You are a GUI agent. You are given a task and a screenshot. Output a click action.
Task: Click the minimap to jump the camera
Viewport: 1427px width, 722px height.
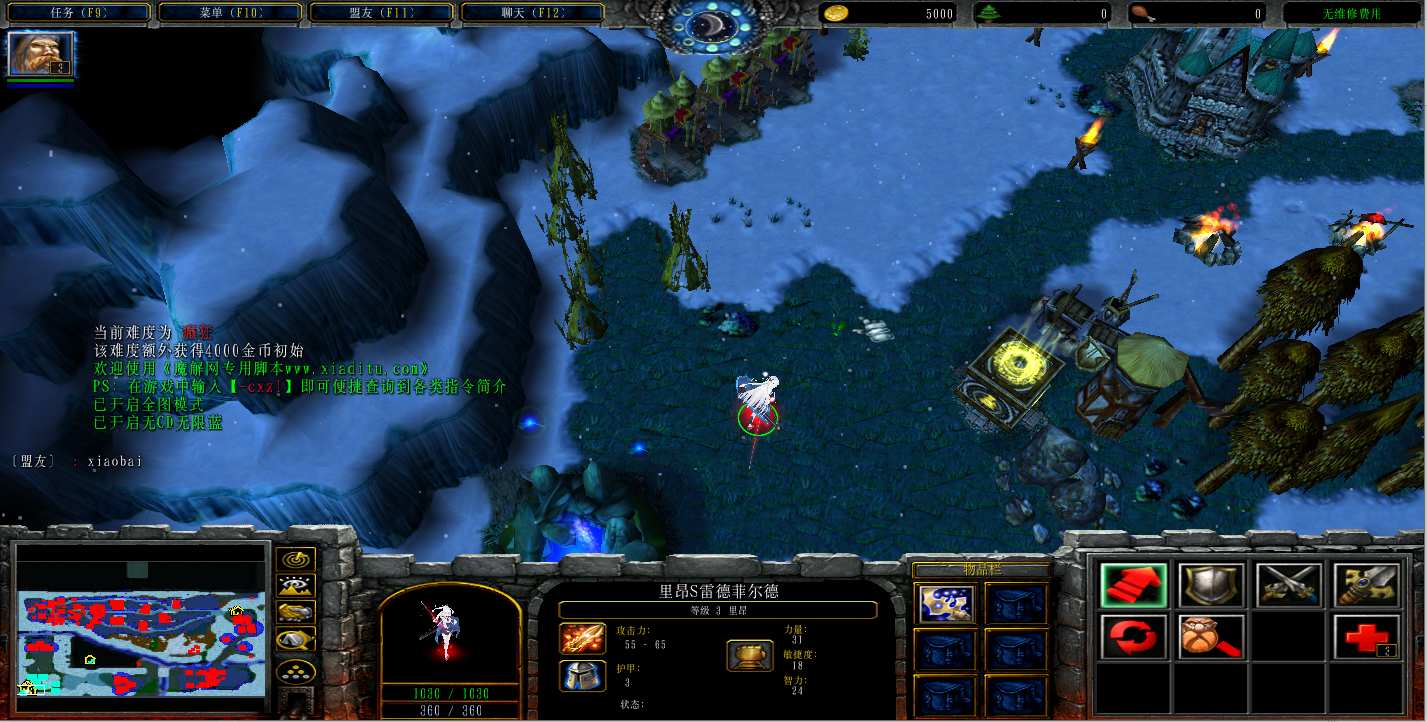point(140,630)
